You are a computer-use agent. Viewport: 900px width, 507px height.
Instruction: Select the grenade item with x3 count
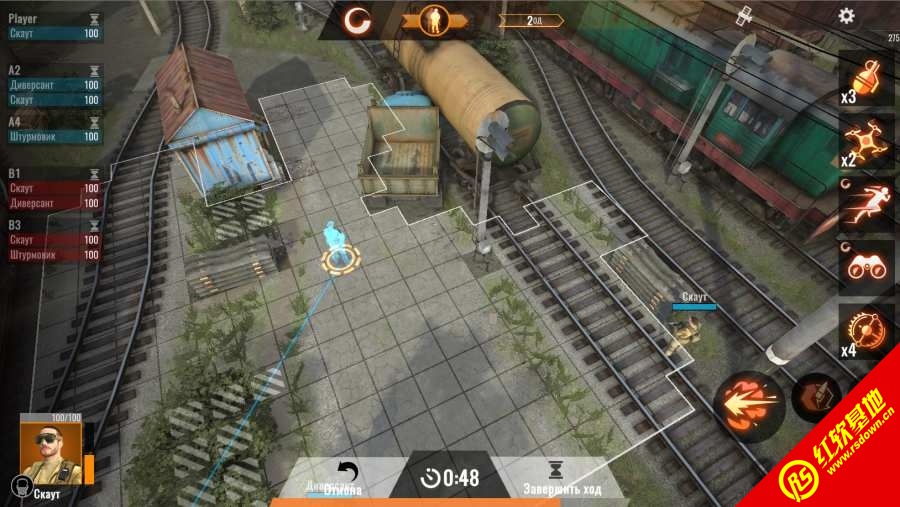(x=864, y=78)
